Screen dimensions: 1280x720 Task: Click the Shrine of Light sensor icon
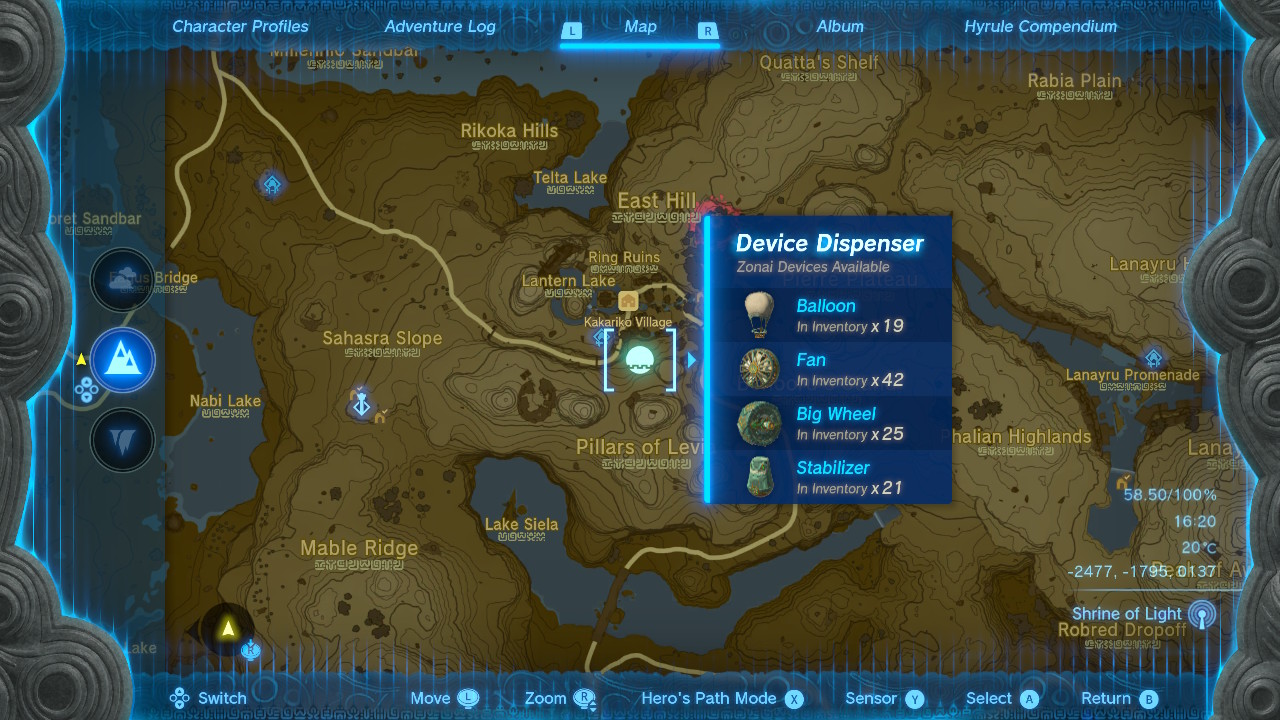click(1201, 614)
